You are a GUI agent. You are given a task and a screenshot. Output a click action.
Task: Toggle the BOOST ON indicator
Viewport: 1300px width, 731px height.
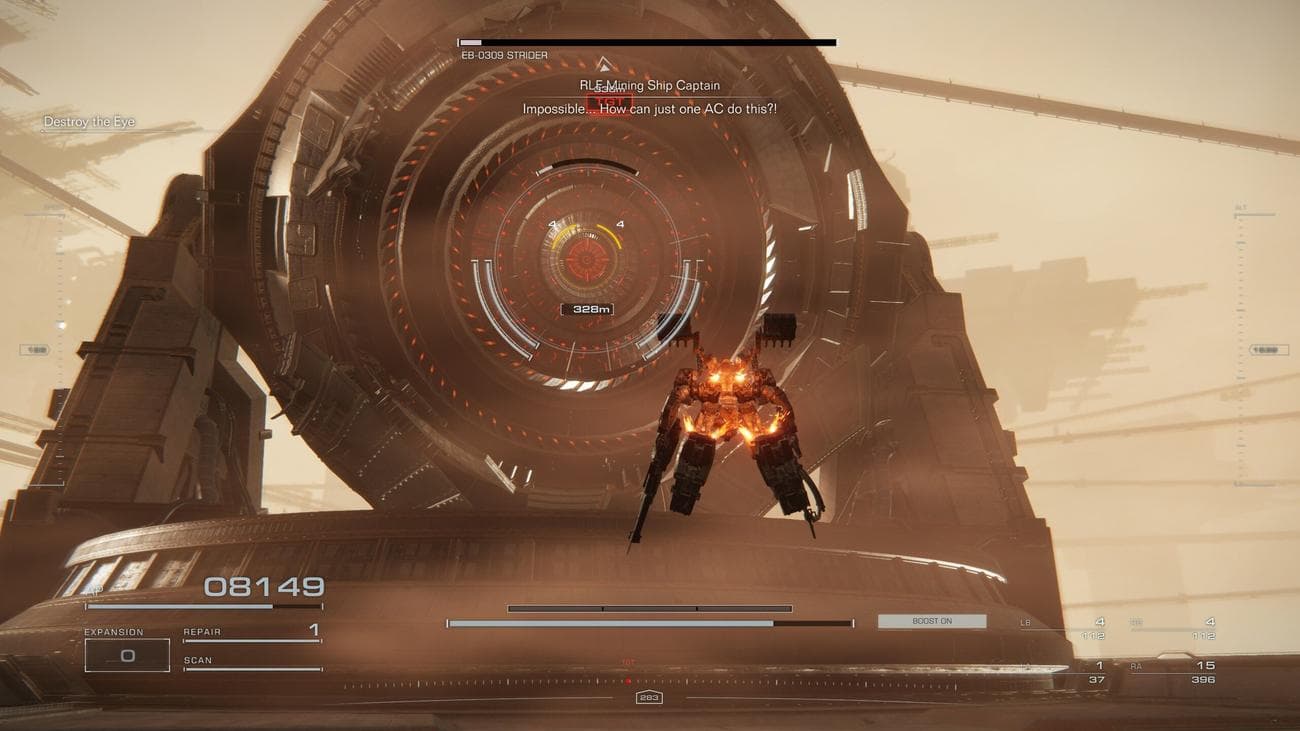point(931,621)
